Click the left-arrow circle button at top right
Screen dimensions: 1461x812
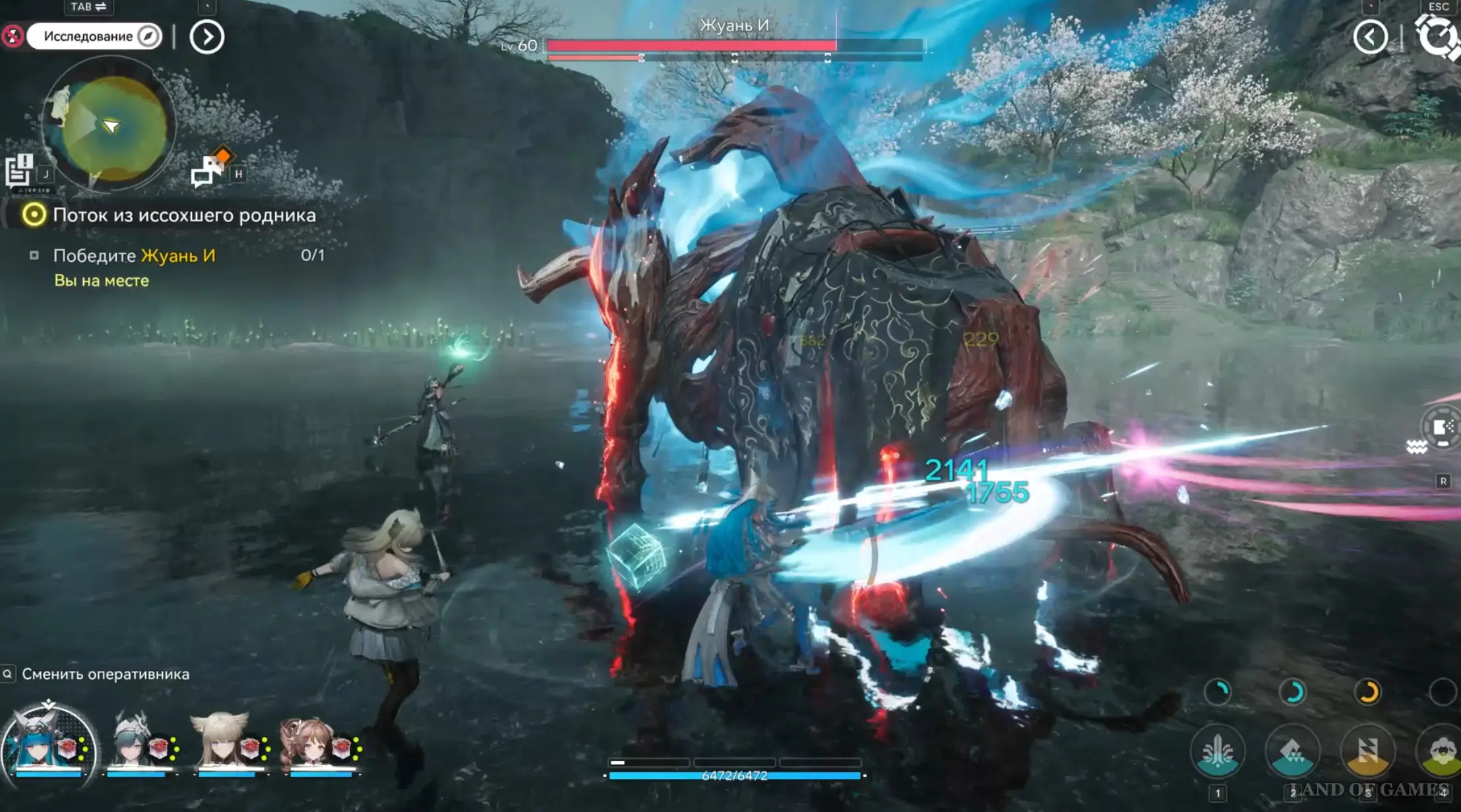1370,37
